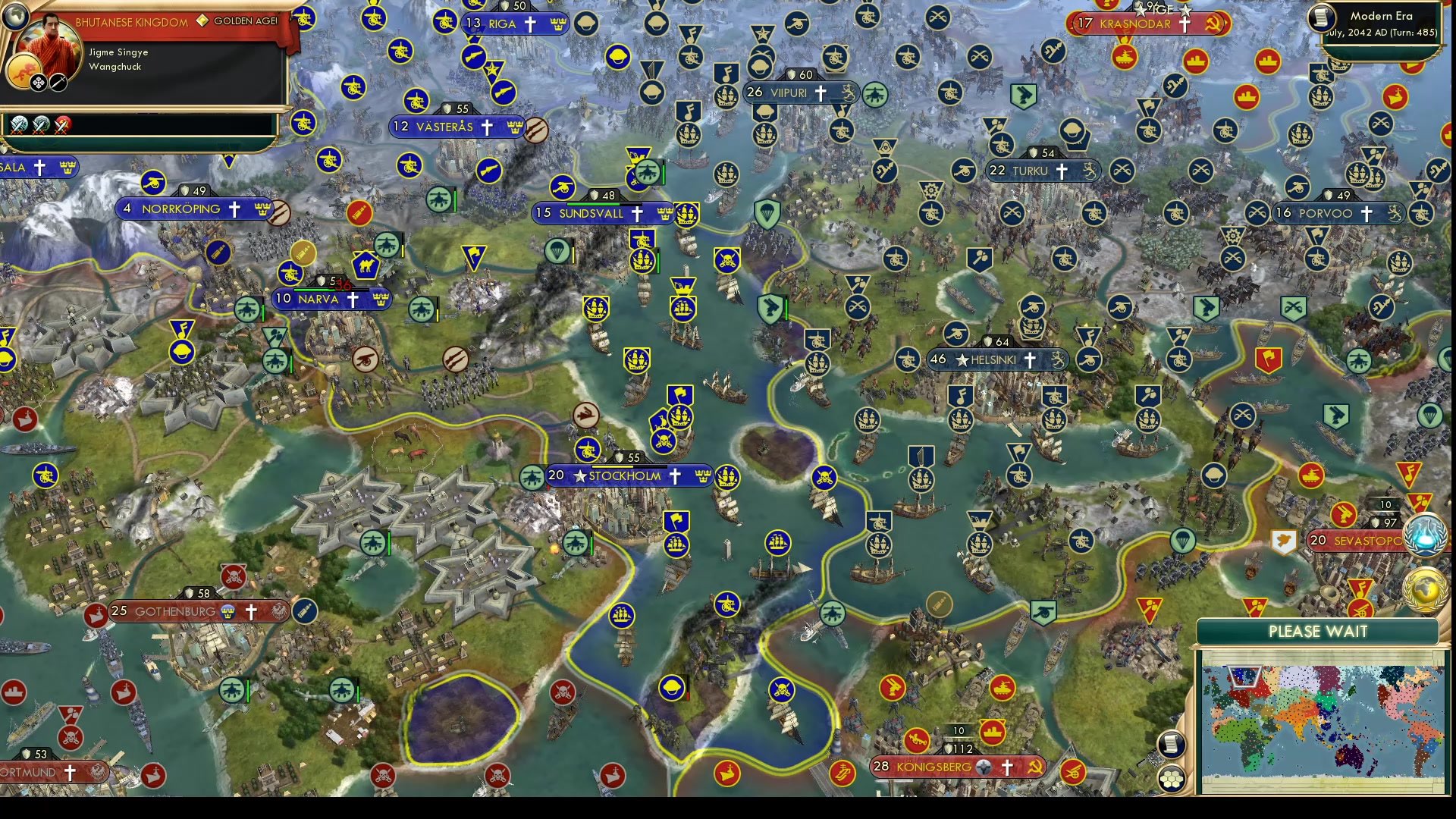Open the blue World Congress laurel notification icon
The image size is (1456, 819).
[x=1424, y=534]
